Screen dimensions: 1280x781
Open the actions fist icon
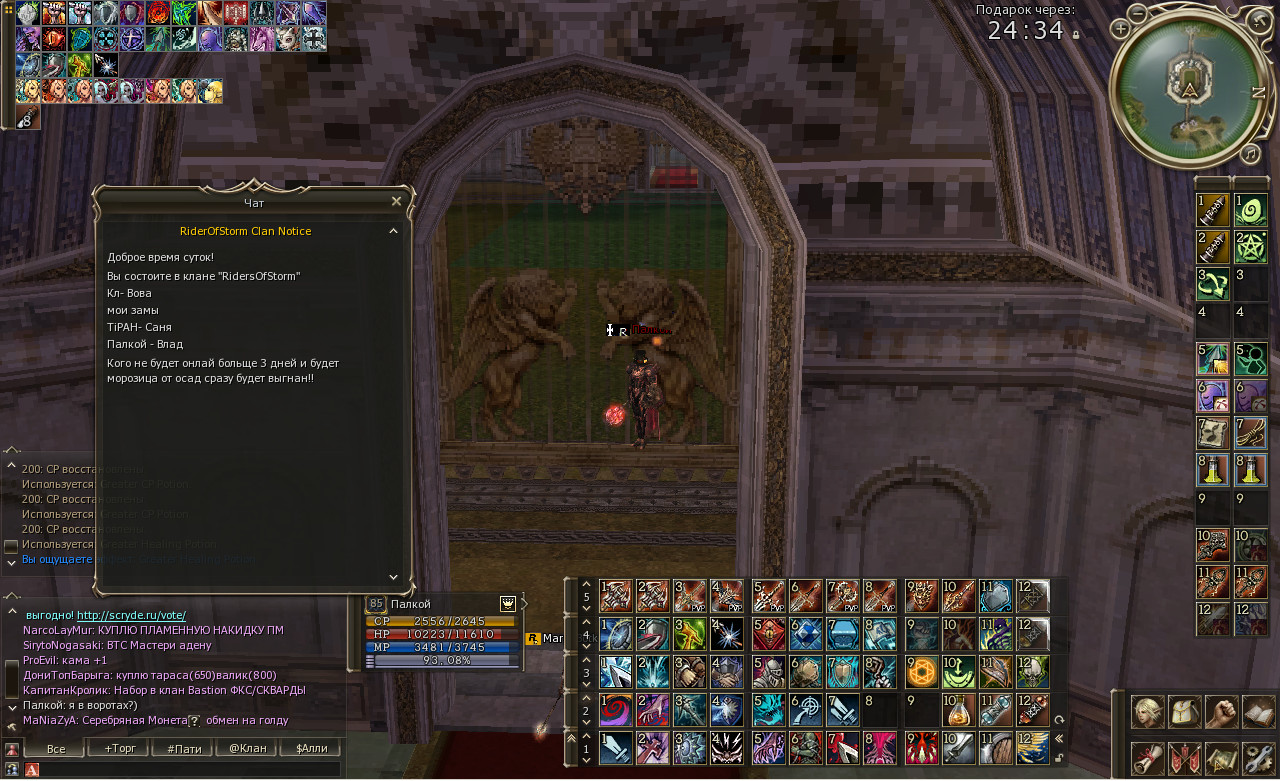point(1221,712)
